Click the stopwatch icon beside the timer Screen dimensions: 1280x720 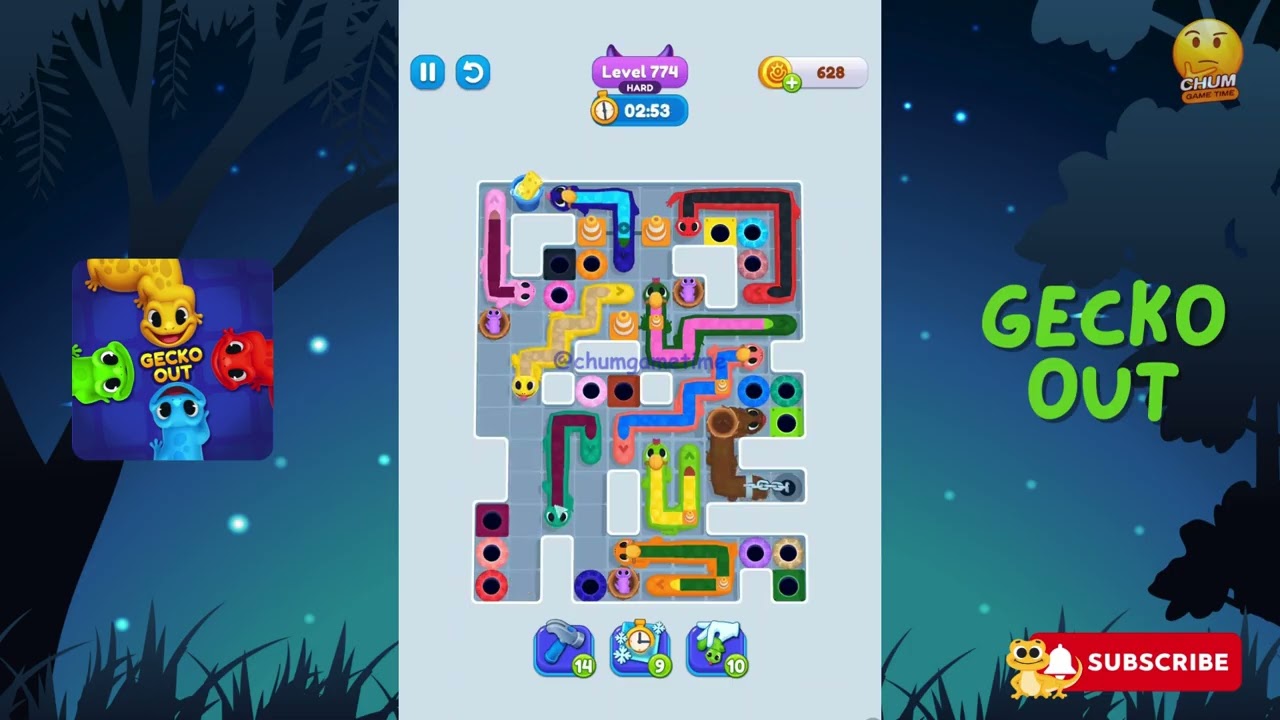point(606,111)
